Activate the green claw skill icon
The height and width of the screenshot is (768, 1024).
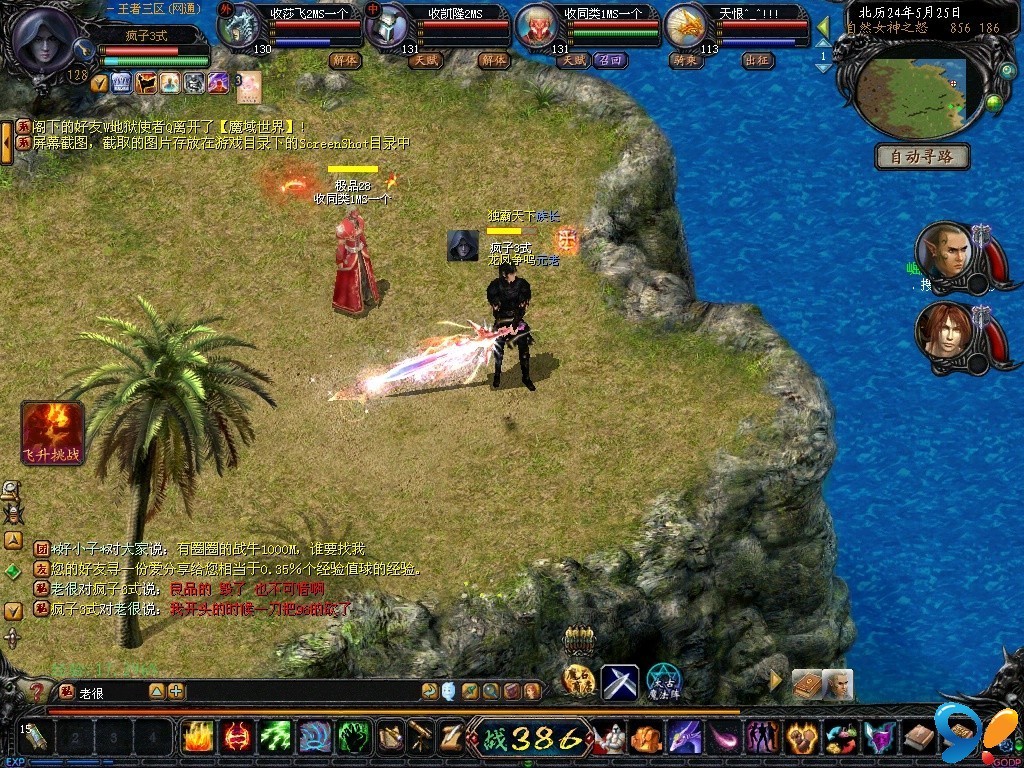pos(353,737)
